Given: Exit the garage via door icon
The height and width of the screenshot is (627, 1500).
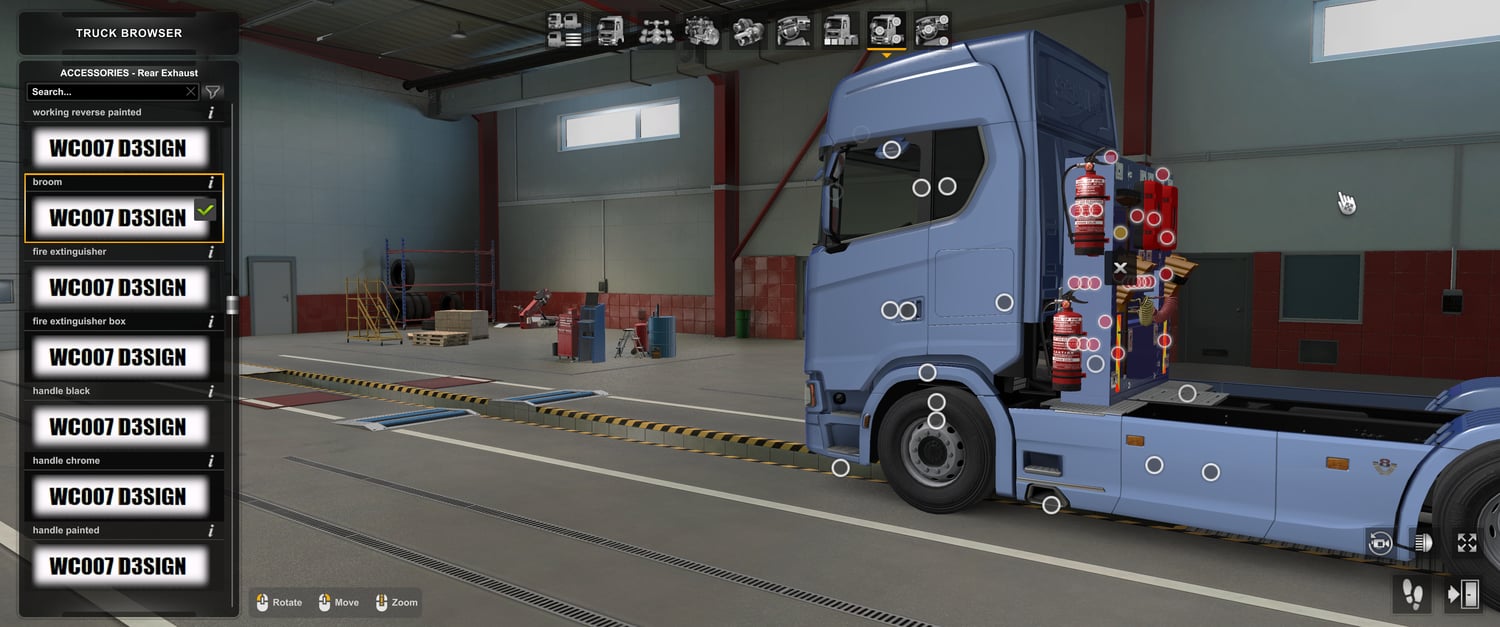Looking at the screenshot, I should 1463,594.
